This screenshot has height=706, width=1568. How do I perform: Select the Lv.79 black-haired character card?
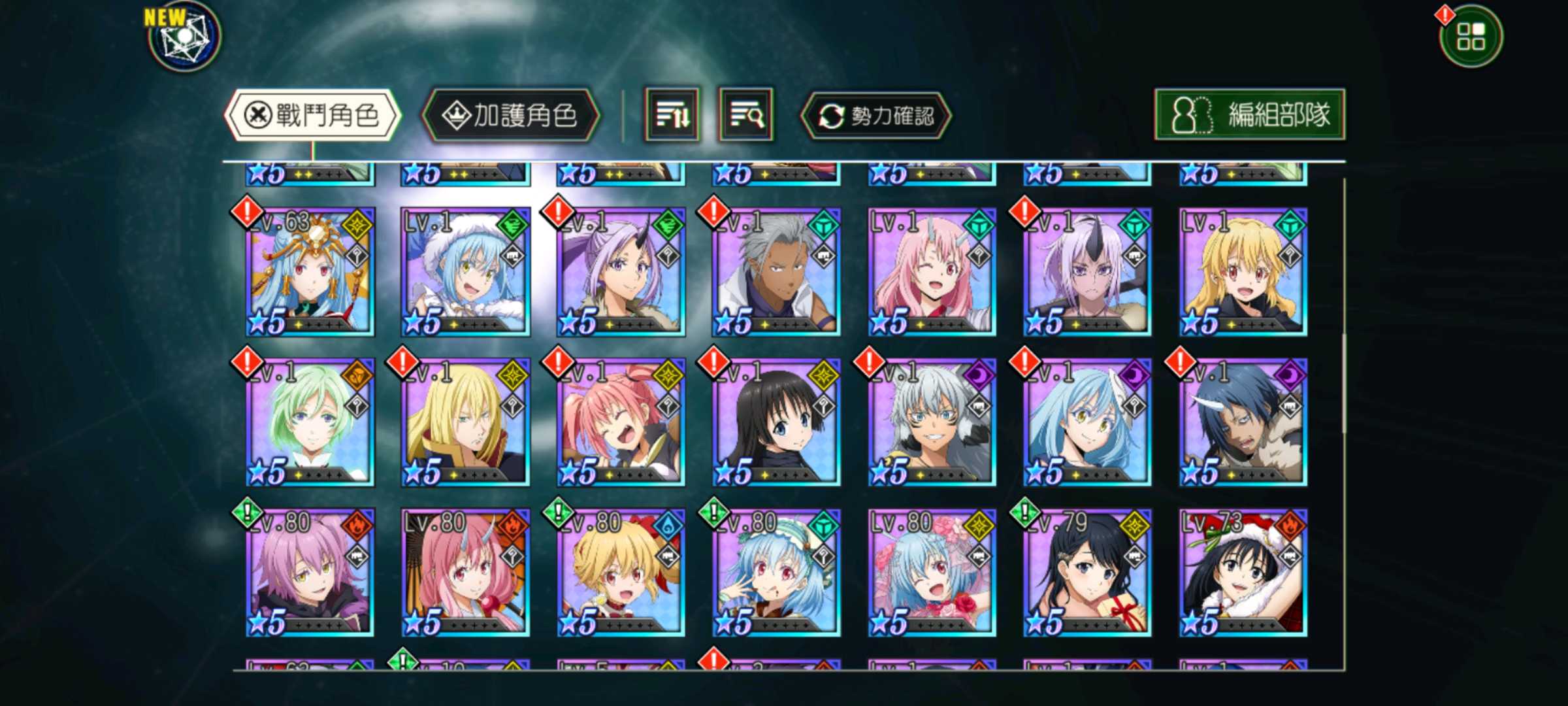(x=1087, y=573)
